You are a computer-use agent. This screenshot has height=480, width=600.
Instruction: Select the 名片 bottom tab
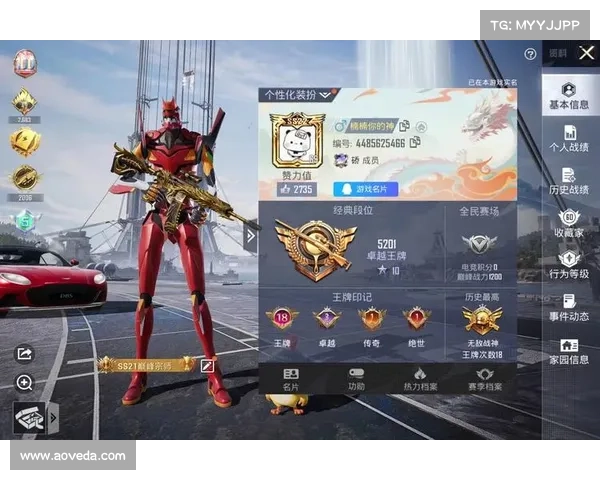(291, 378)
